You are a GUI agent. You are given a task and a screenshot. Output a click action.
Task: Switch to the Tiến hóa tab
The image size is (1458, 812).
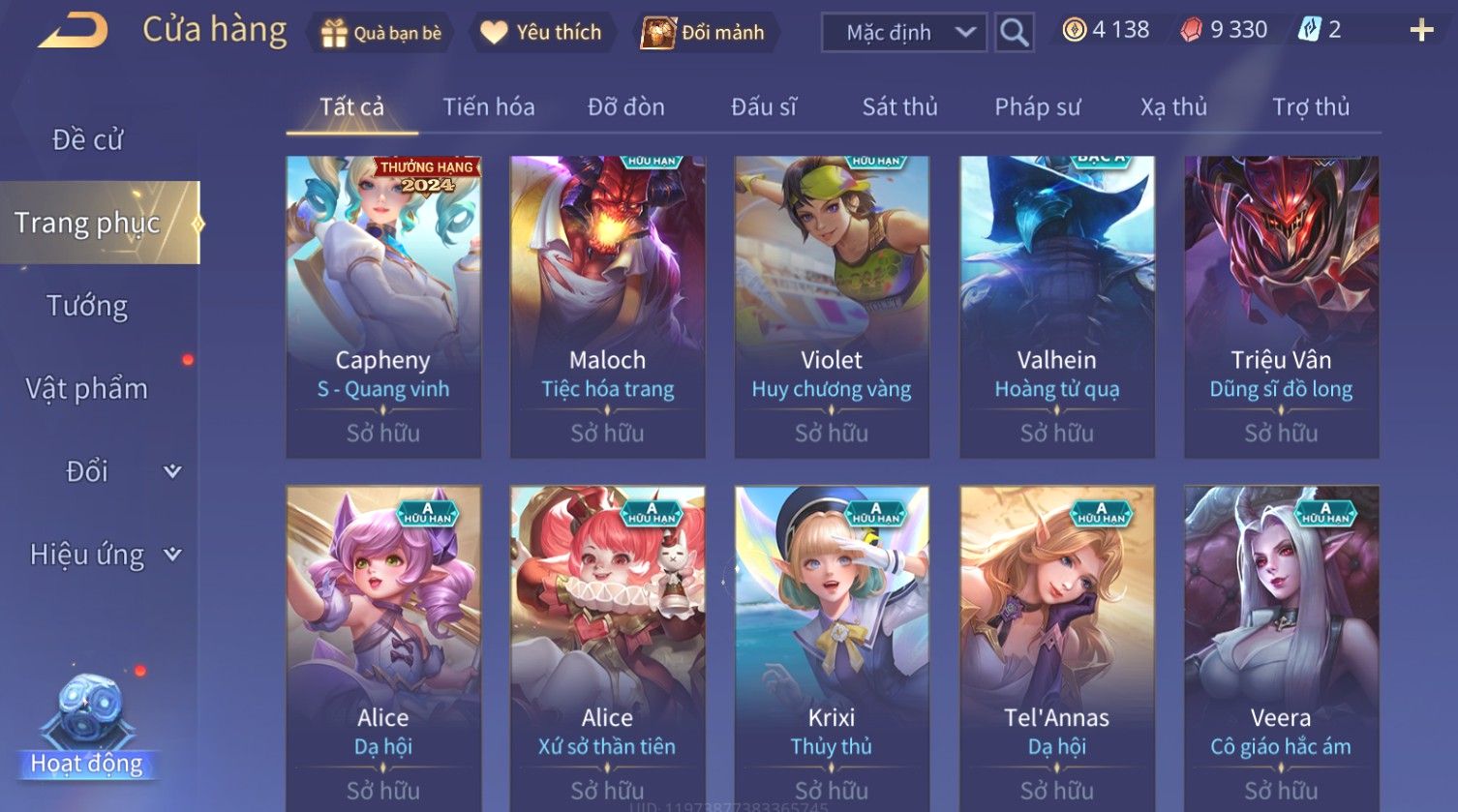click(x=489, y=107)
